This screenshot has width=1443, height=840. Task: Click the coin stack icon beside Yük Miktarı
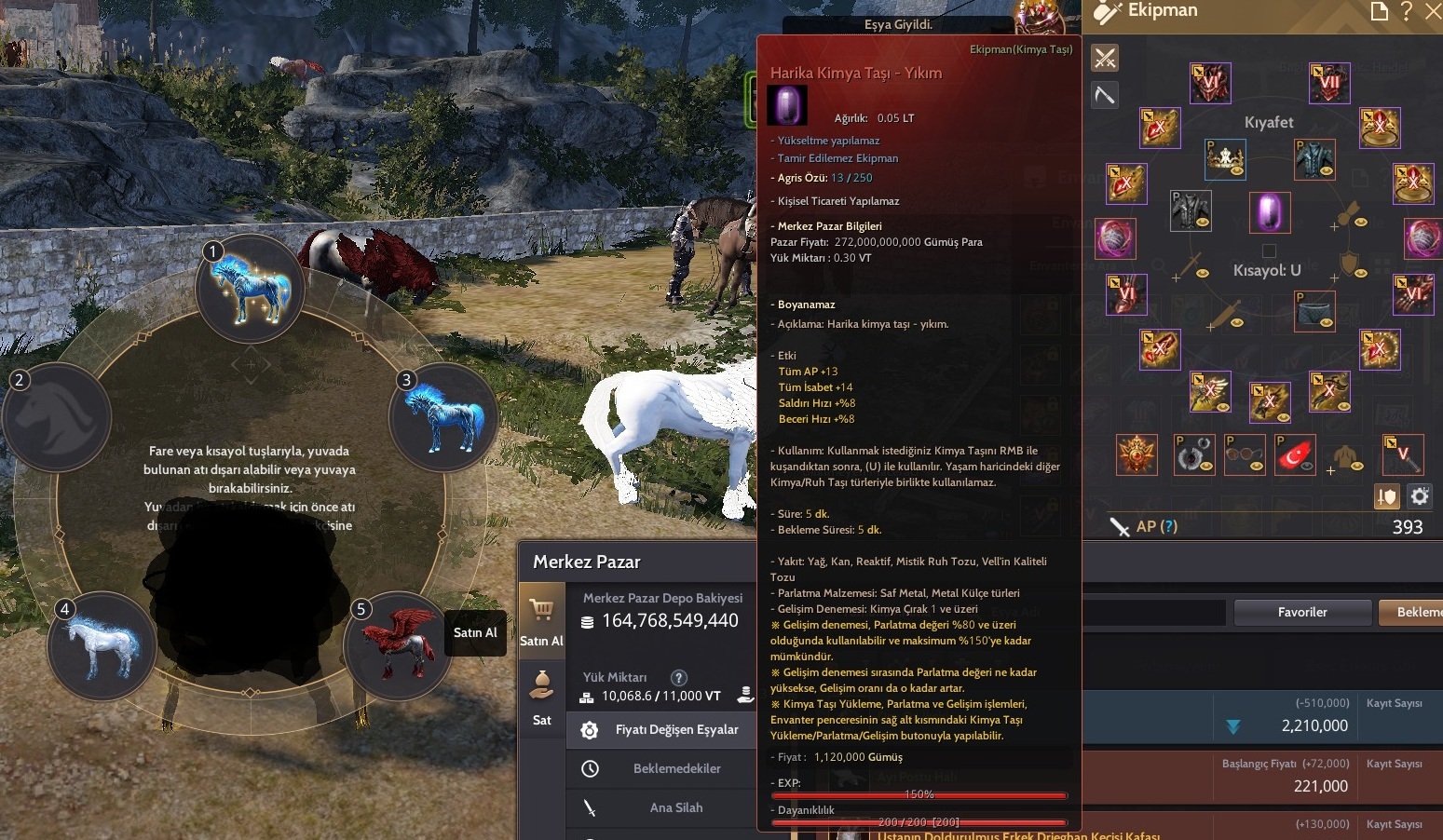pyautogui.click(x=744, y=695)
